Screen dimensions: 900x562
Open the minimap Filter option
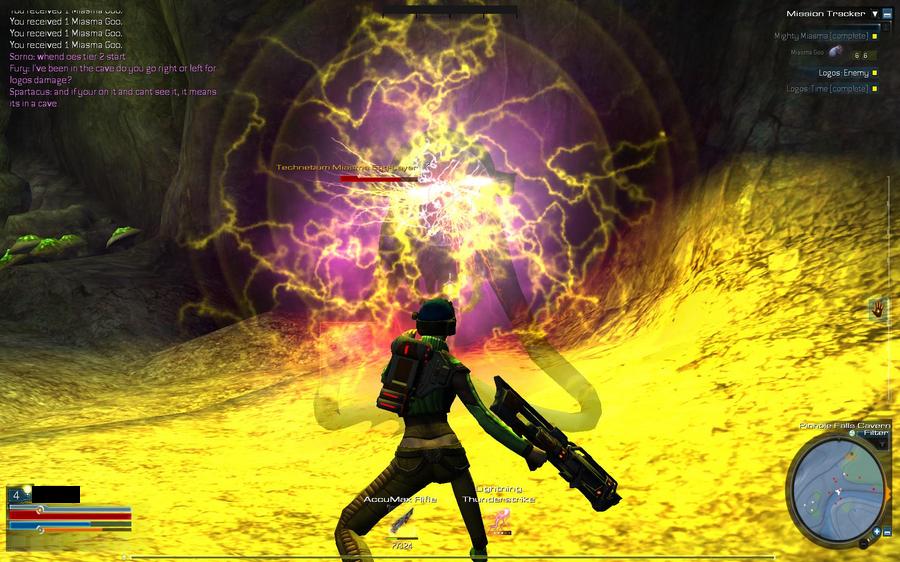click(875, 433)
